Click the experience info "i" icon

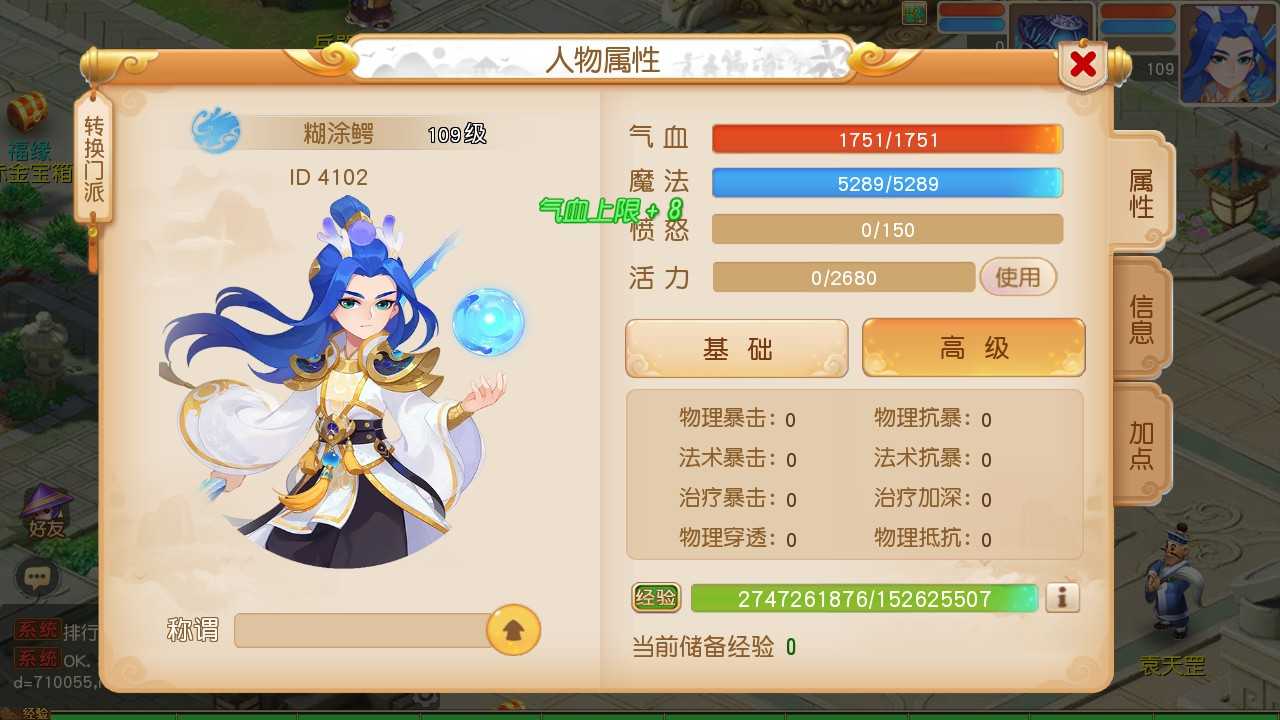click(1062, 597)
